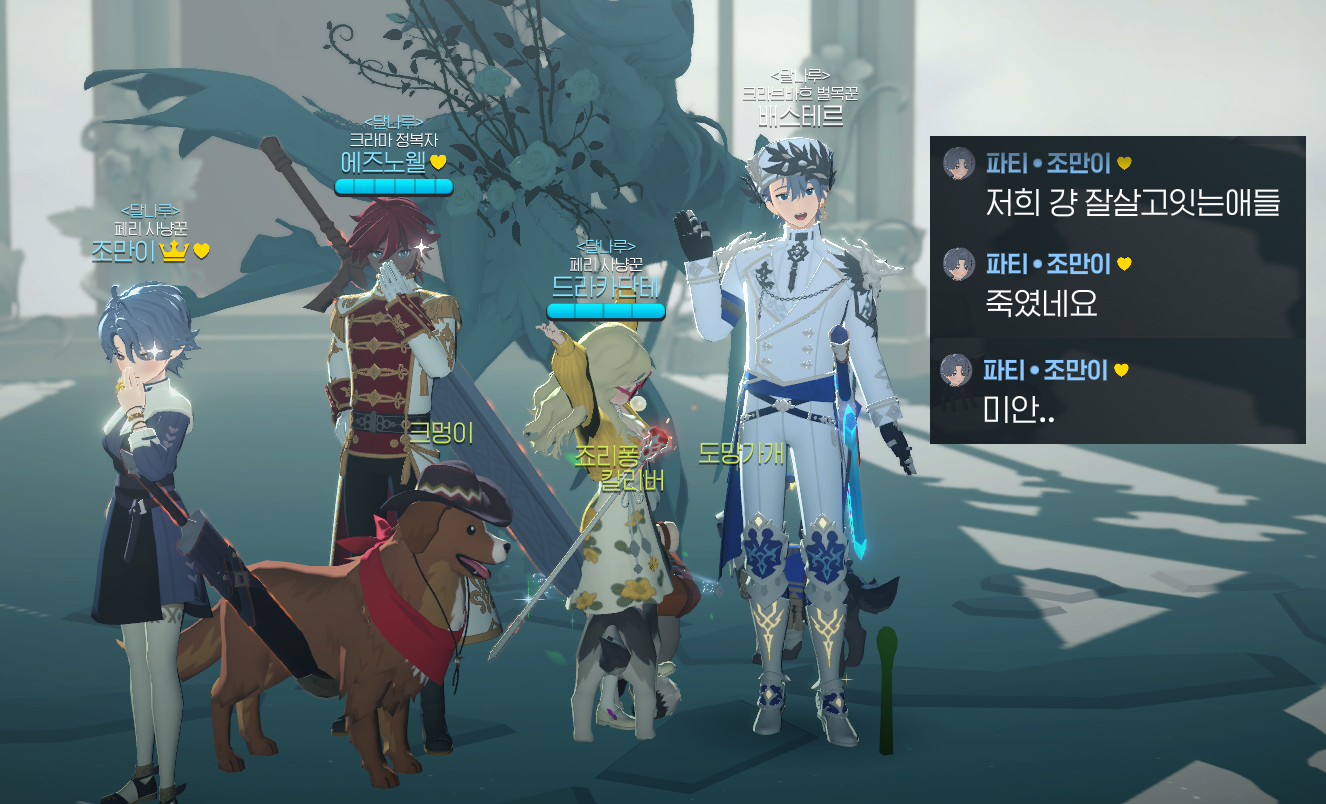Click the sender avatar beside the "미안.." message

(x=958, y=371)
